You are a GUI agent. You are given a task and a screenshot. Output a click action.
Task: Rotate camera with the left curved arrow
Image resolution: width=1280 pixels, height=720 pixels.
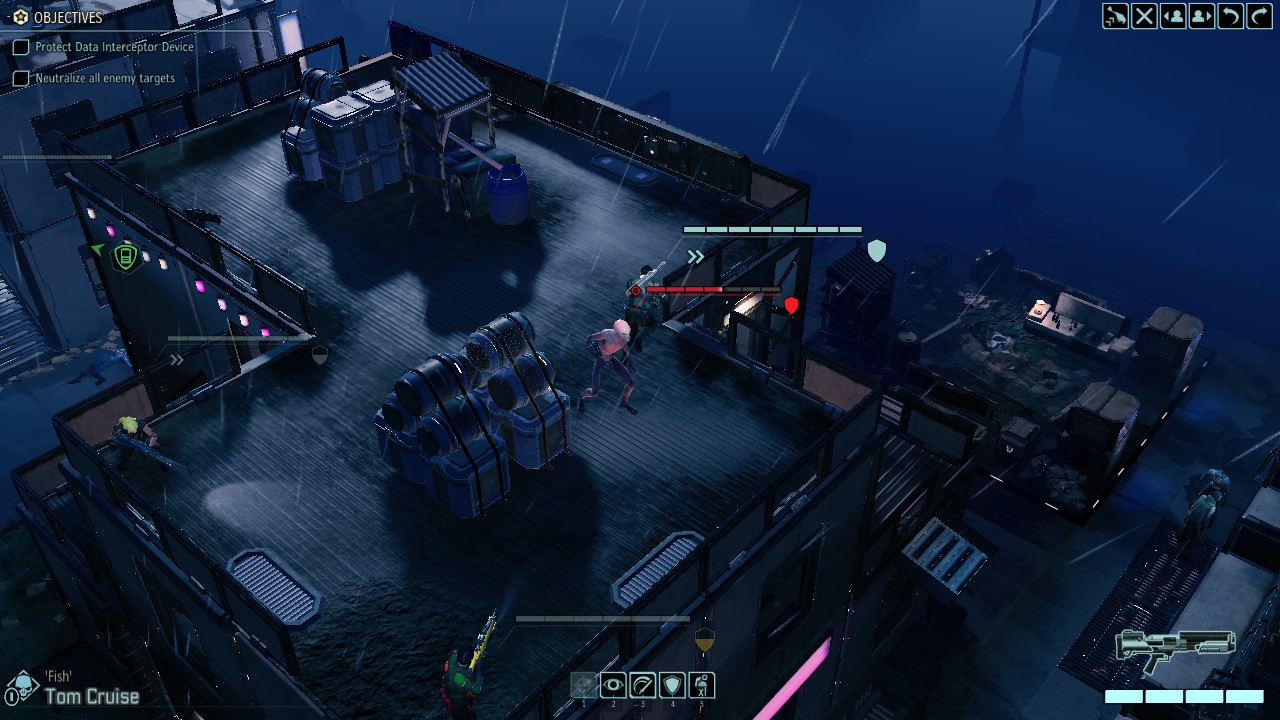(1231, 16)
